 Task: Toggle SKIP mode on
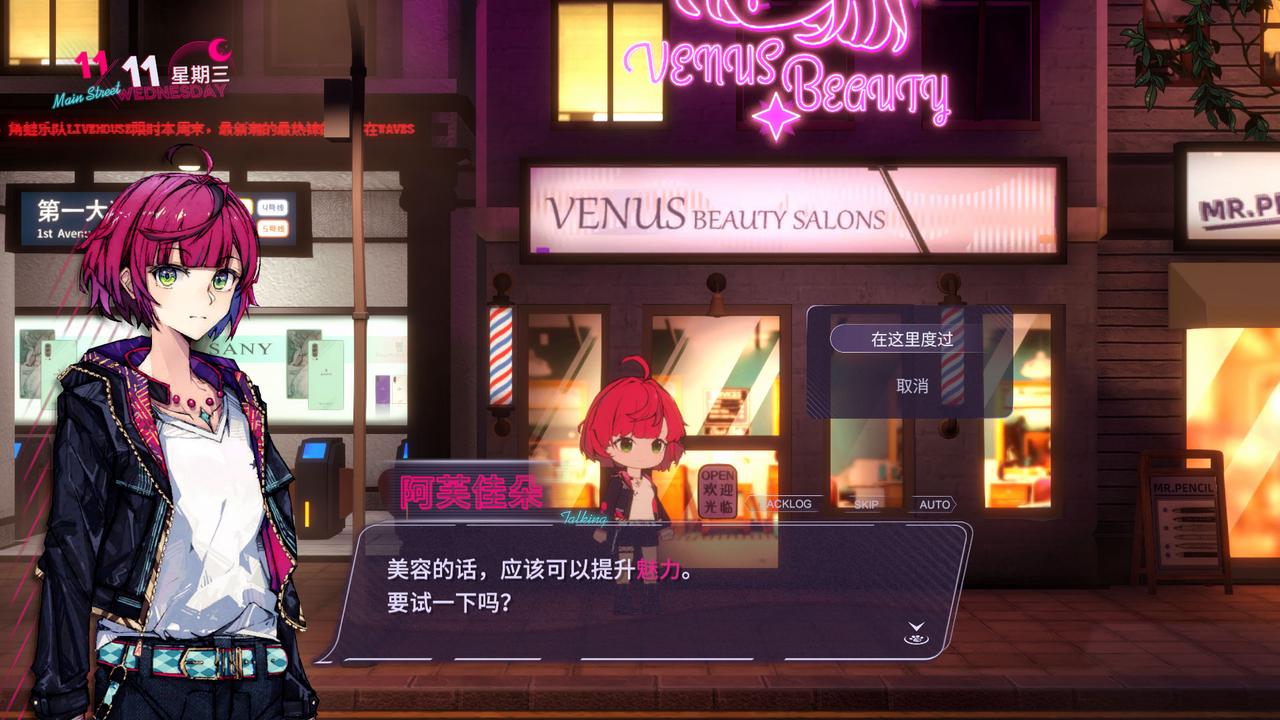pos(866,504)
